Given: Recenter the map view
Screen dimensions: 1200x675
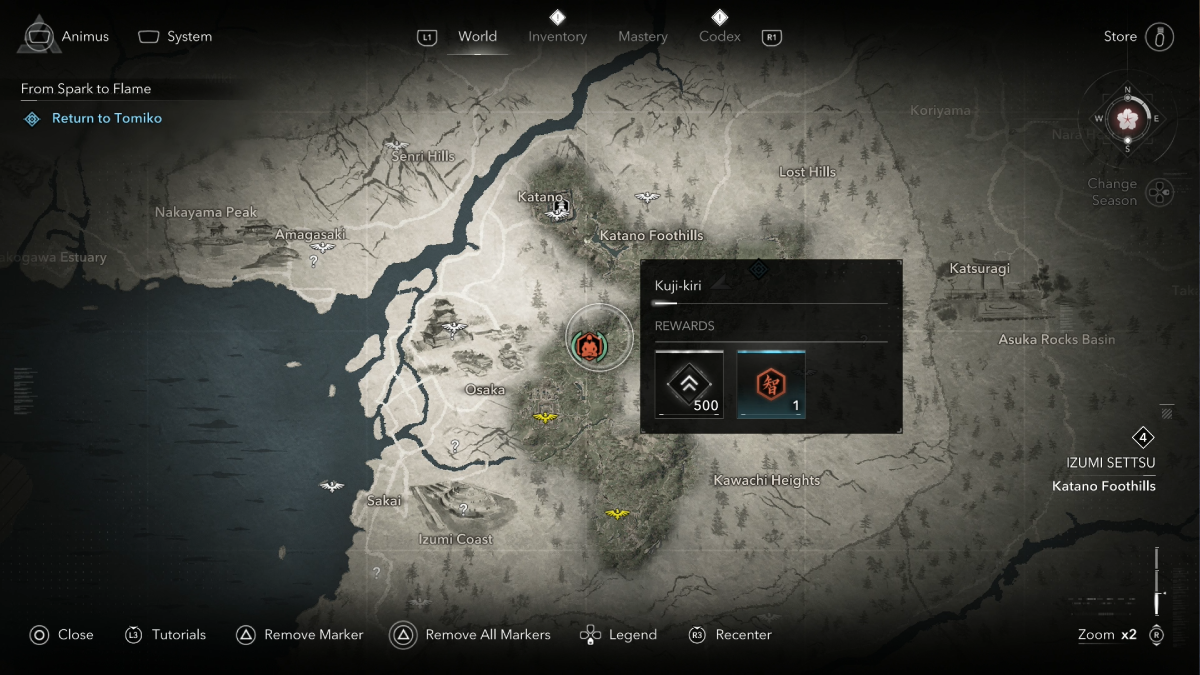Looking at the screenshot, I should [x=731, y=635].
